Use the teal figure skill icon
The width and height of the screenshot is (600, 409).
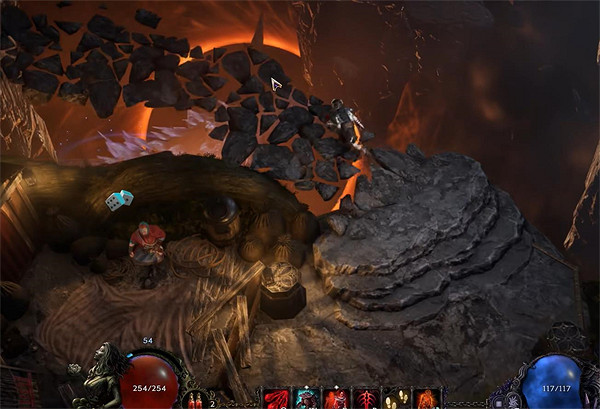point(306,399)
